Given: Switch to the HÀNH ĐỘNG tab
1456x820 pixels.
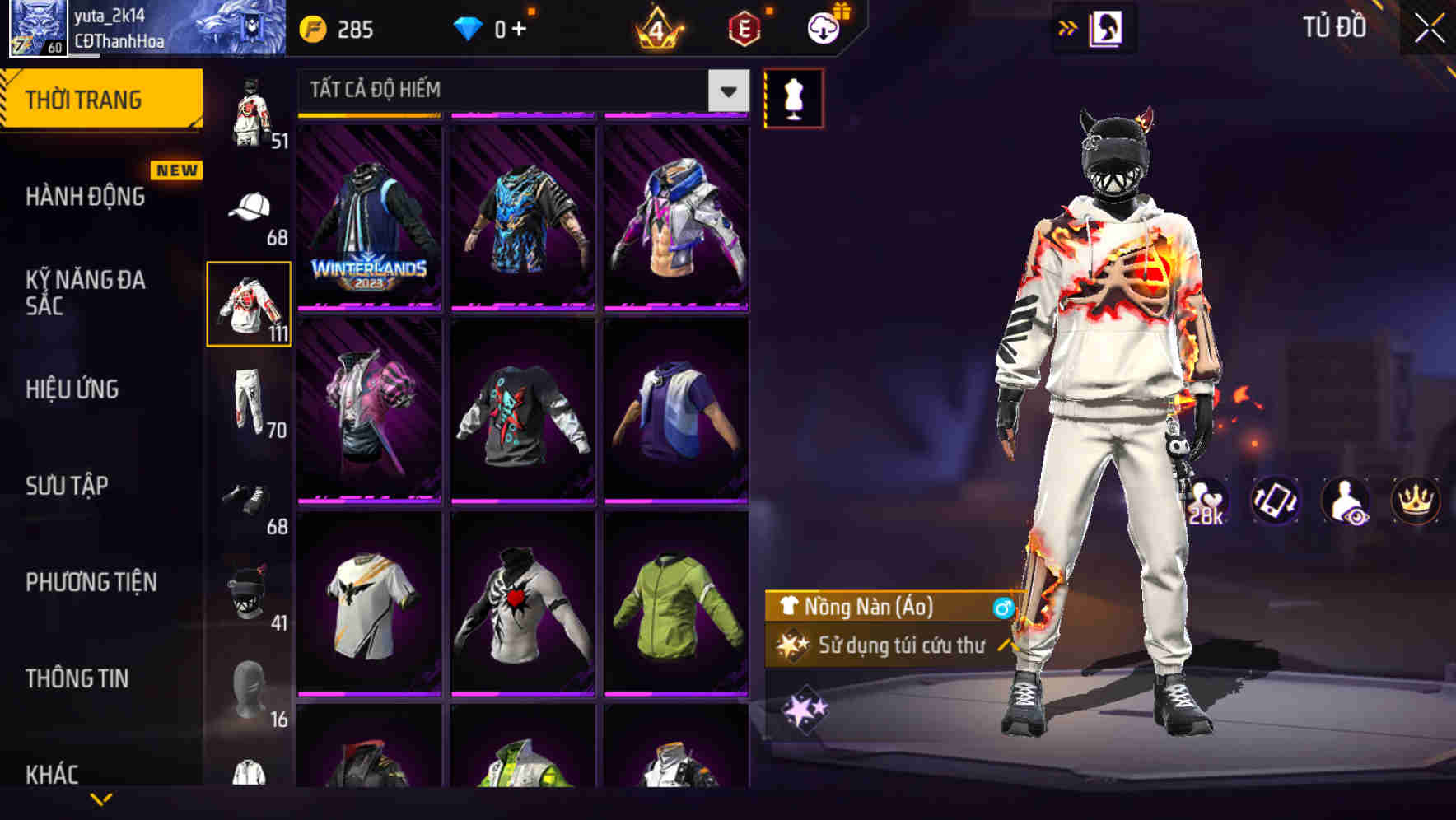Looking at the screenshot, I should [x=85, y=197].
